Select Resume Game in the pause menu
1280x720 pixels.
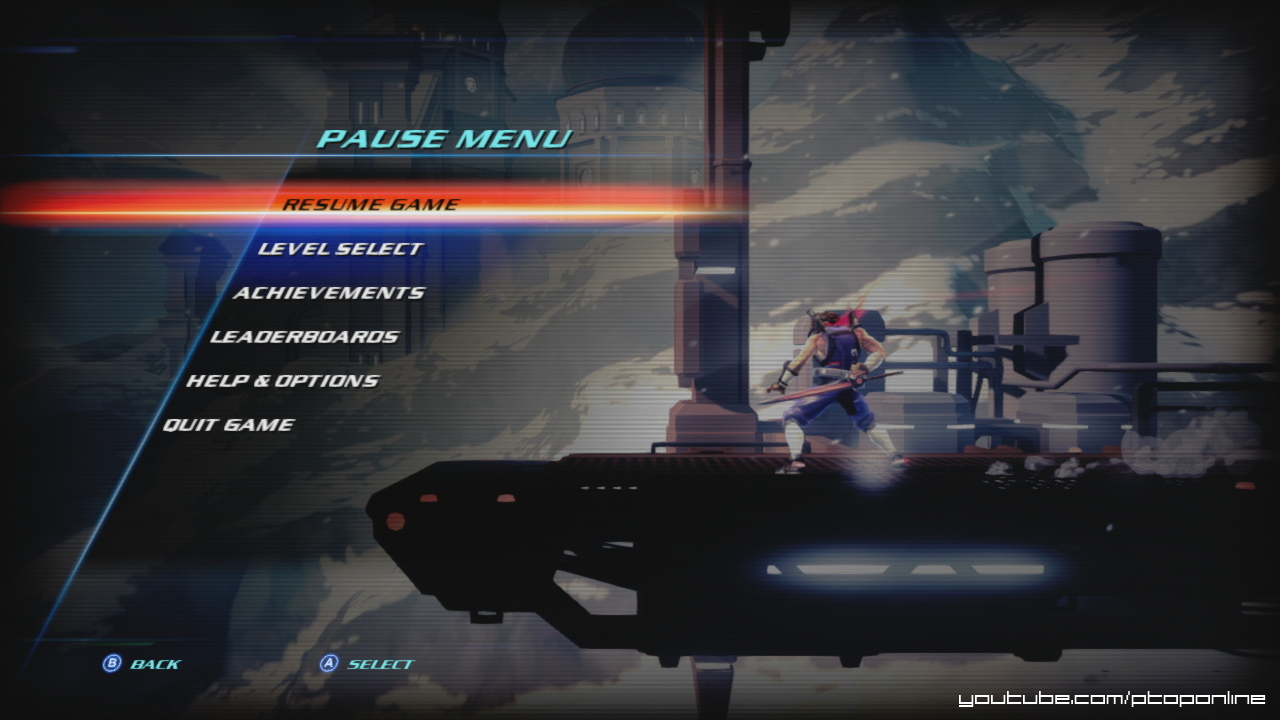(370, 204)
